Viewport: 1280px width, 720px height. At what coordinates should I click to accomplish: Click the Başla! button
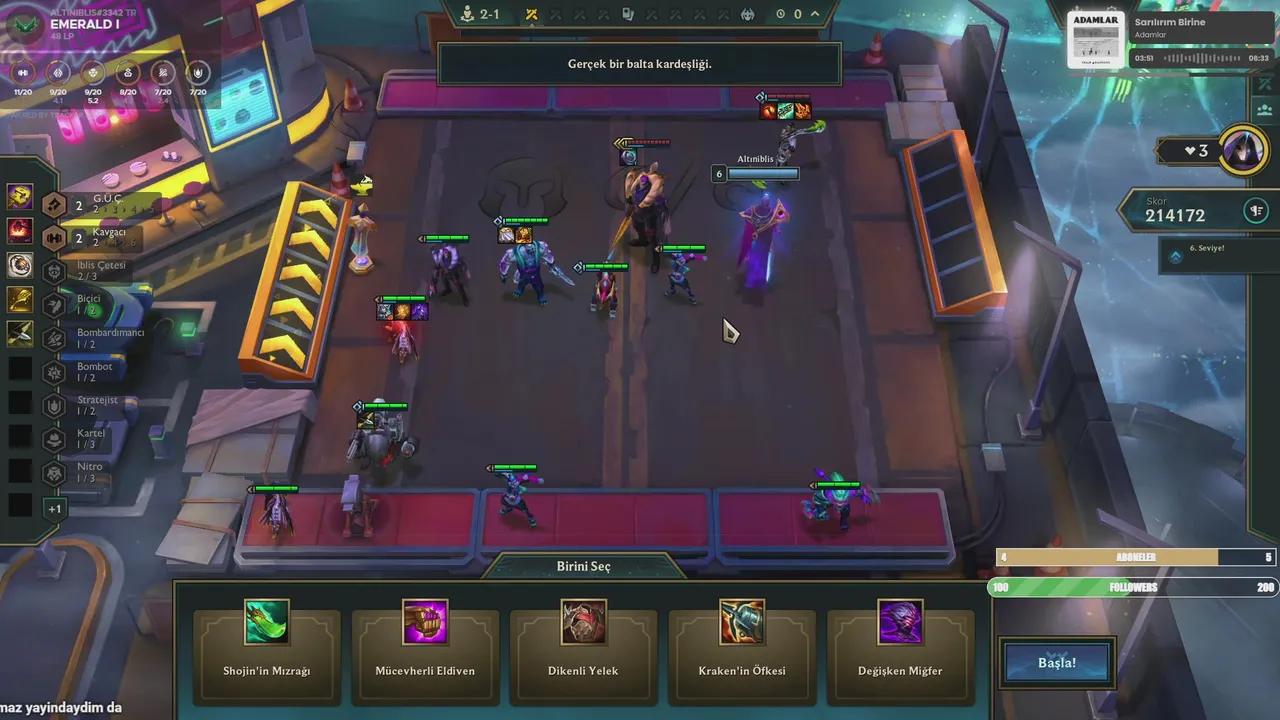(1057, 663)
